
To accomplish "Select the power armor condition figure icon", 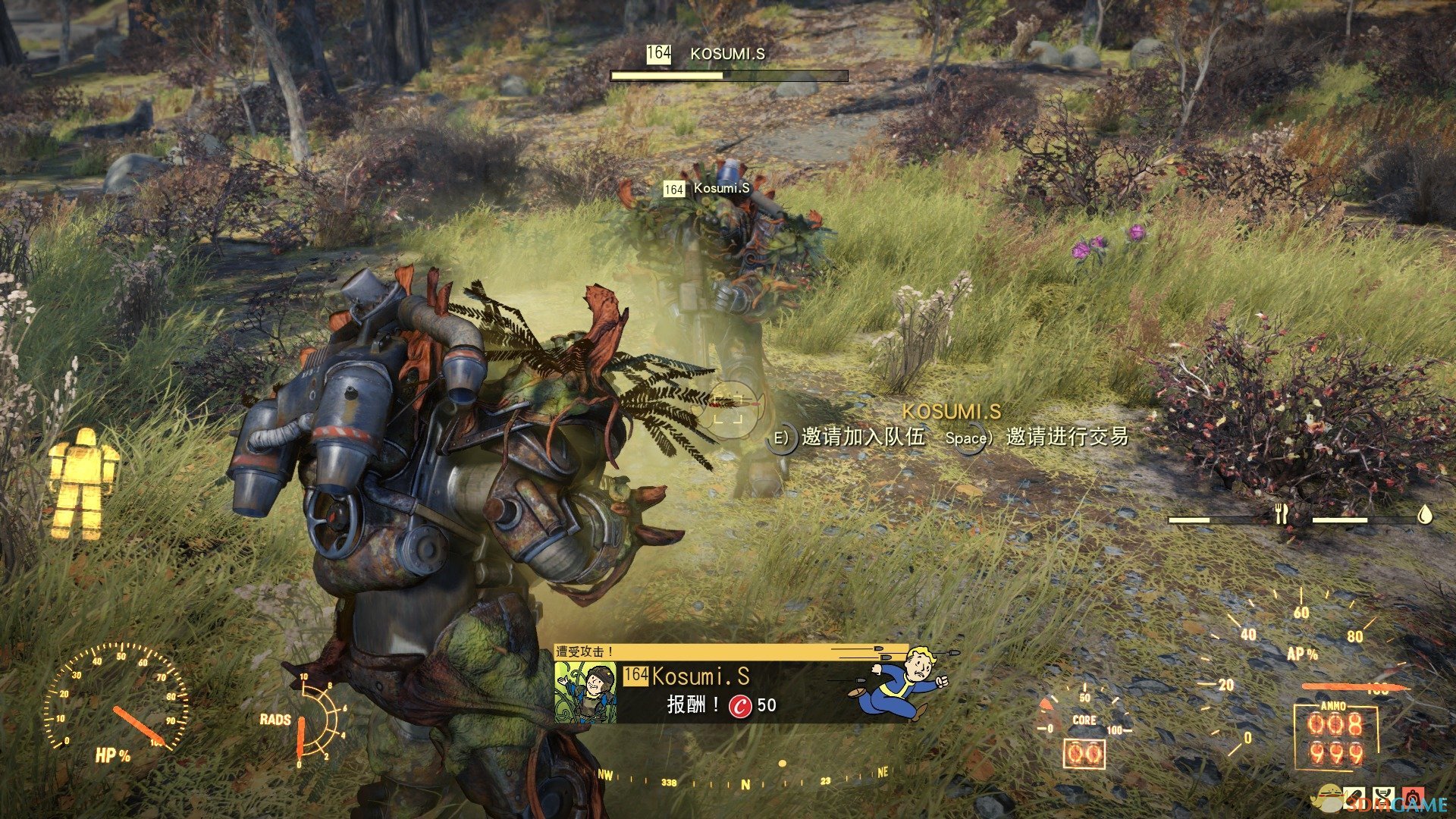I will (83, 484).
